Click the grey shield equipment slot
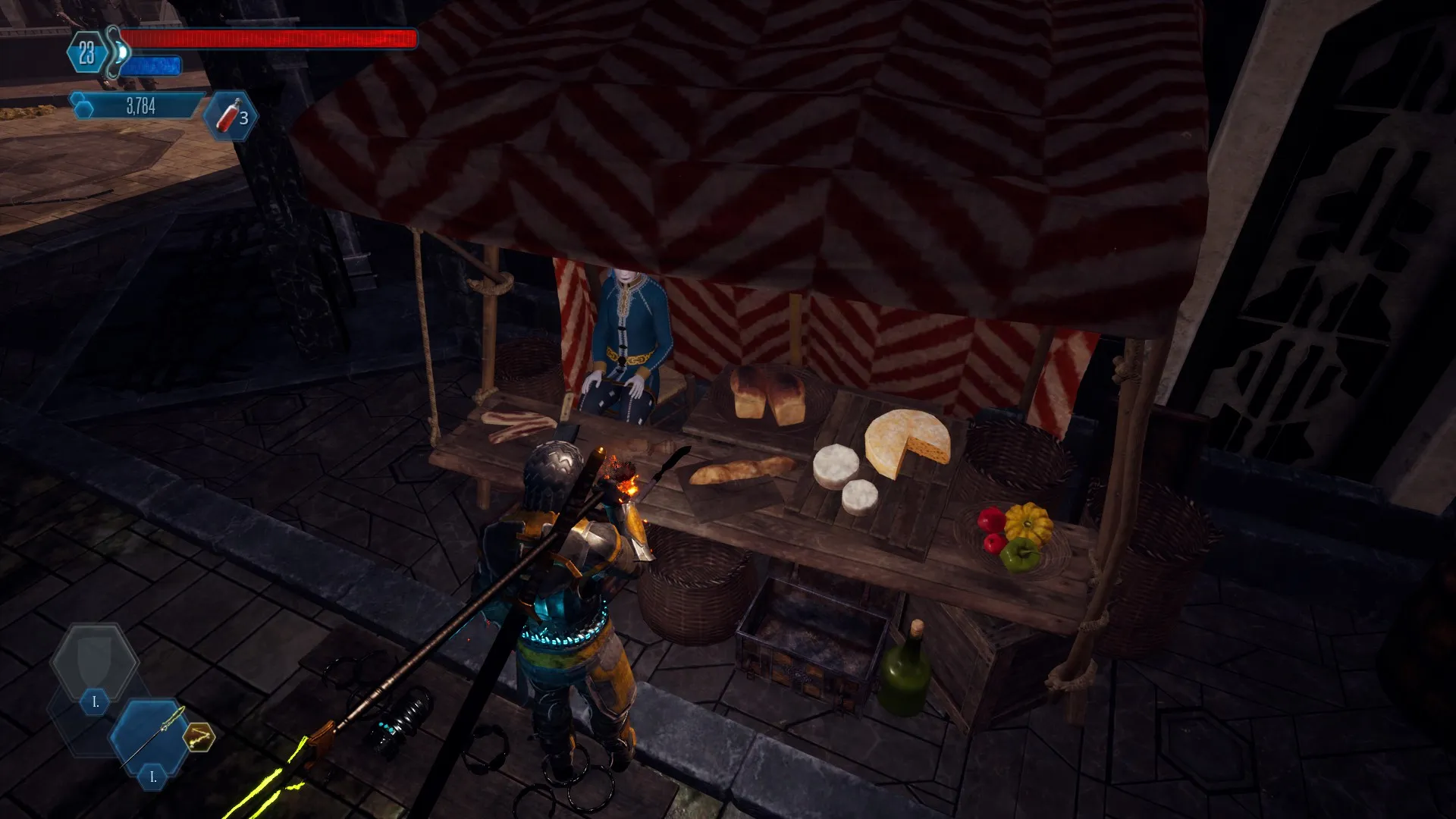The image size is (1456, 819). click(x=94, y=661)
